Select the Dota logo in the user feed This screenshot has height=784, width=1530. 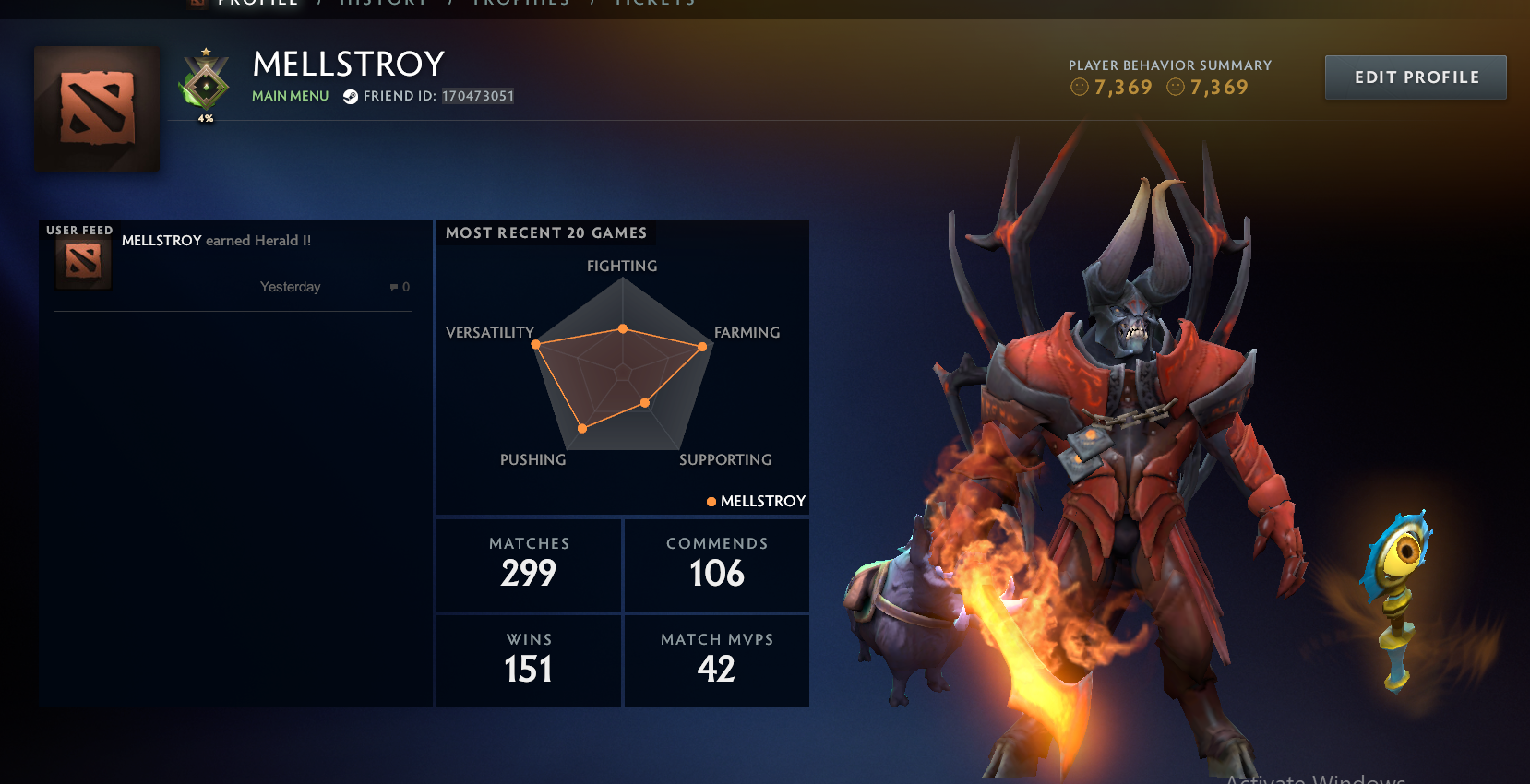click(82, 259)
